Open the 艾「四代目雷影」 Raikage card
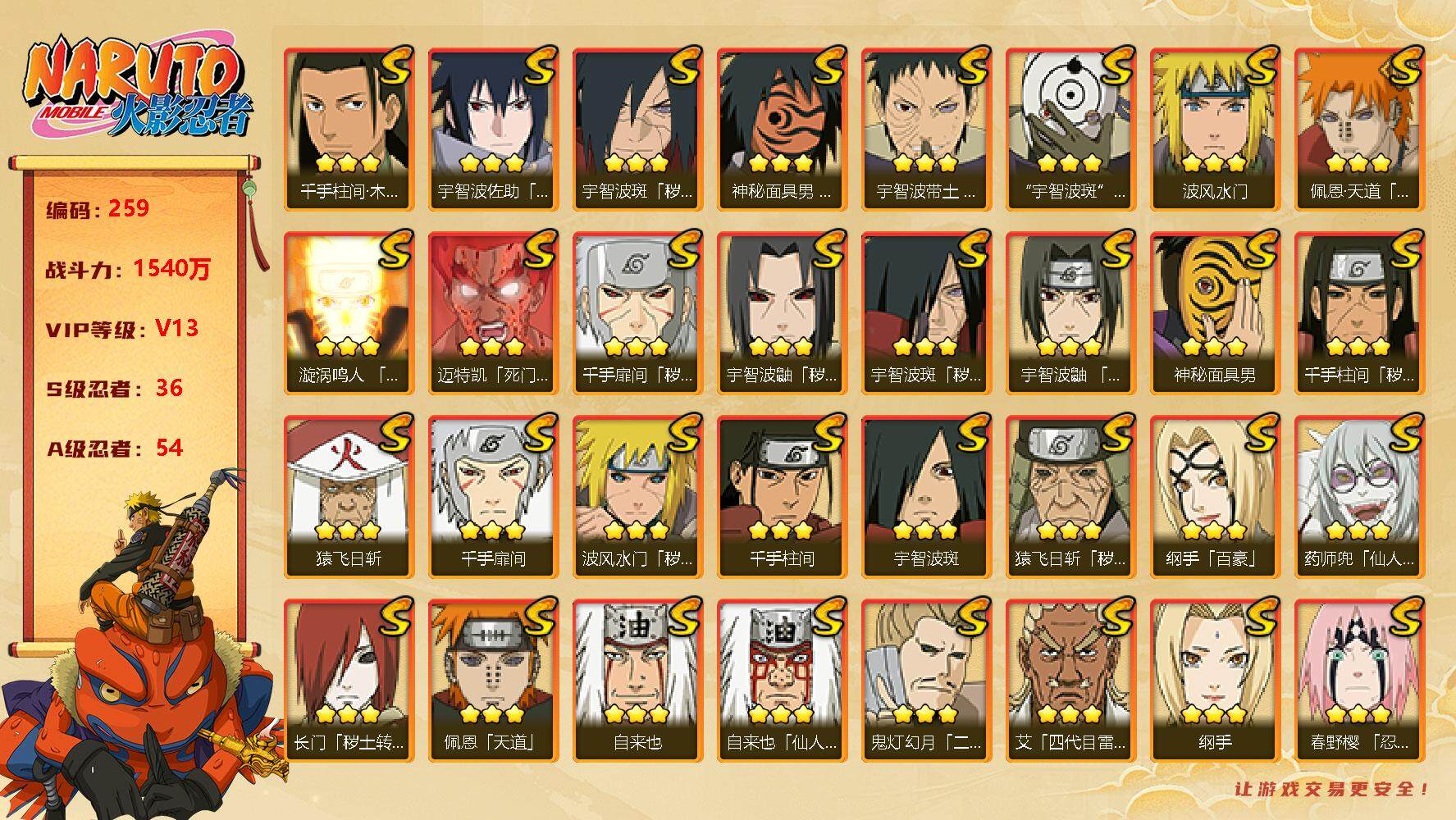 click(1070, 680)
